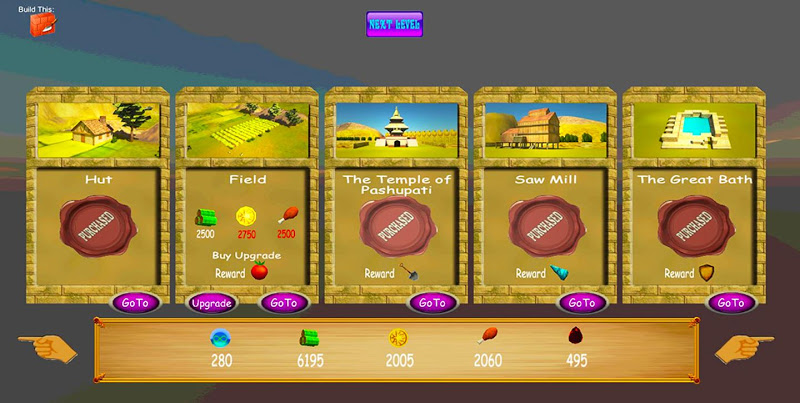Choose the Temple of Pashupati picture

coord(395,130)
